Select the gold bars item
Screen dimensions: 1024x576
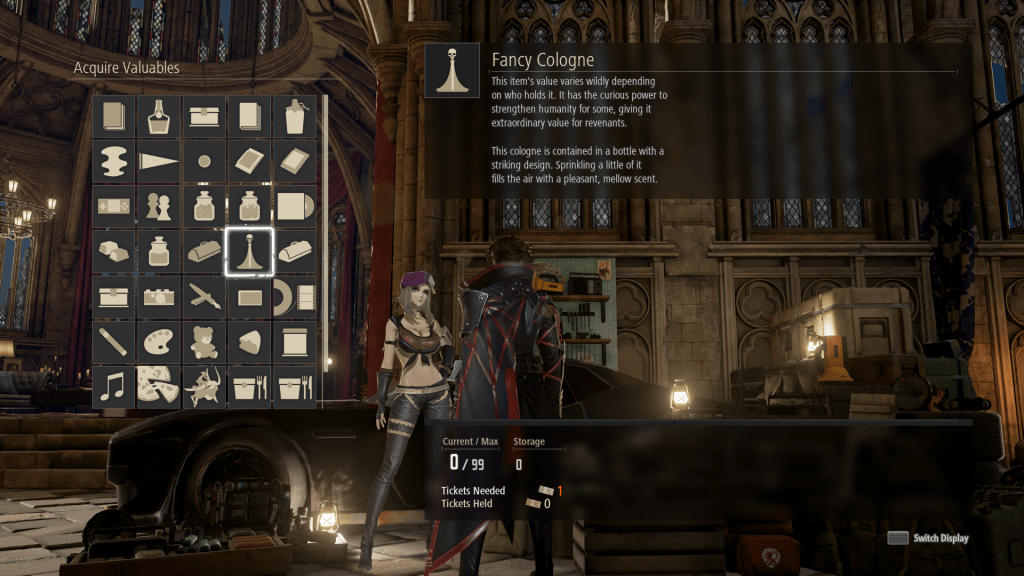click(113, 251)
